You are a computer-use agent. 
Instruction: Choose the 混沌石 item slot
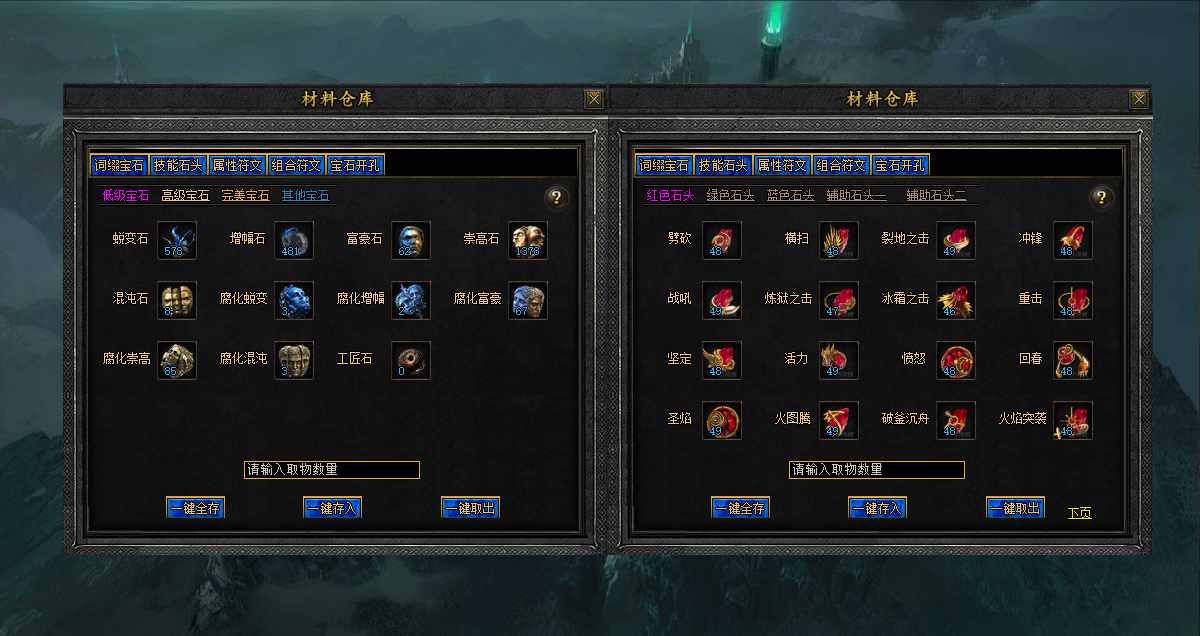[177, 301]
